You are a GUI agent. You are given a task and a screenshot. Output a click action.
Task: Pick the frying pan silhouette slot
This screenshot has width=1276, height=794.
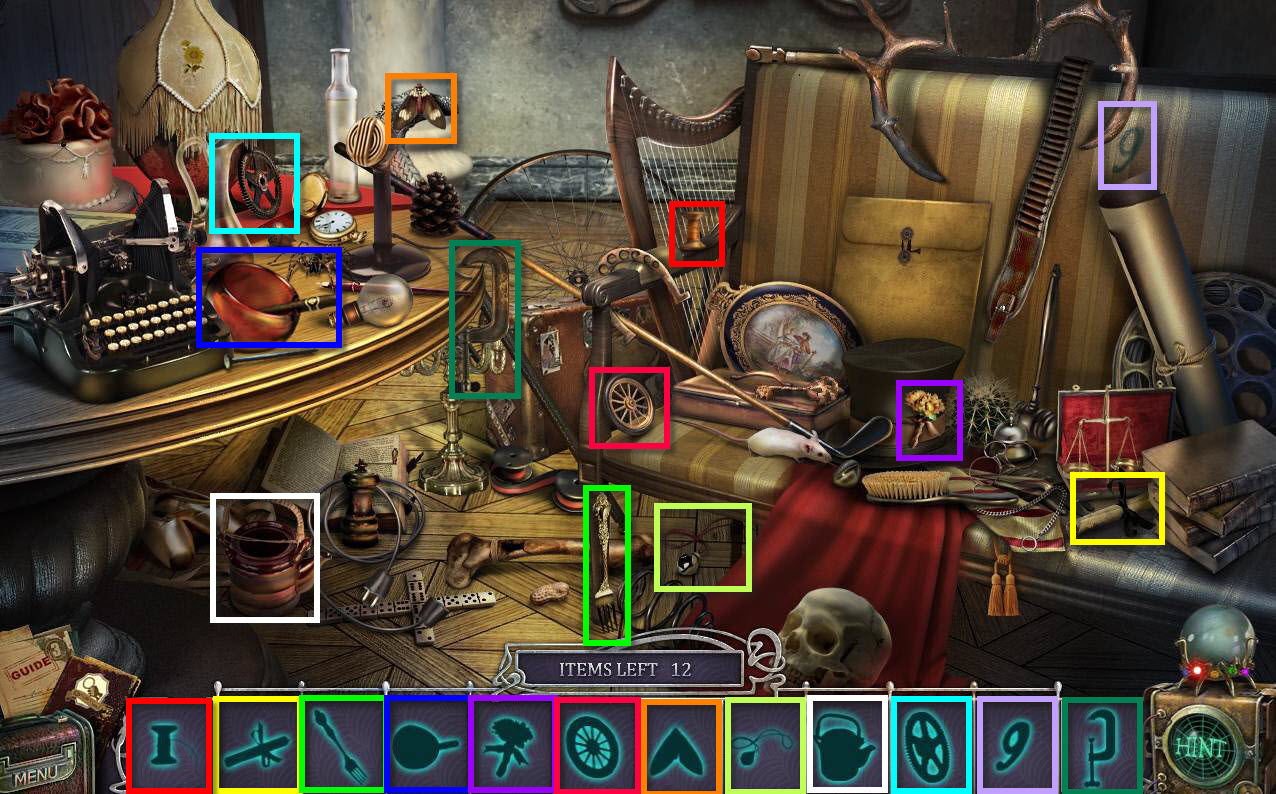click(x=426, y=745)
